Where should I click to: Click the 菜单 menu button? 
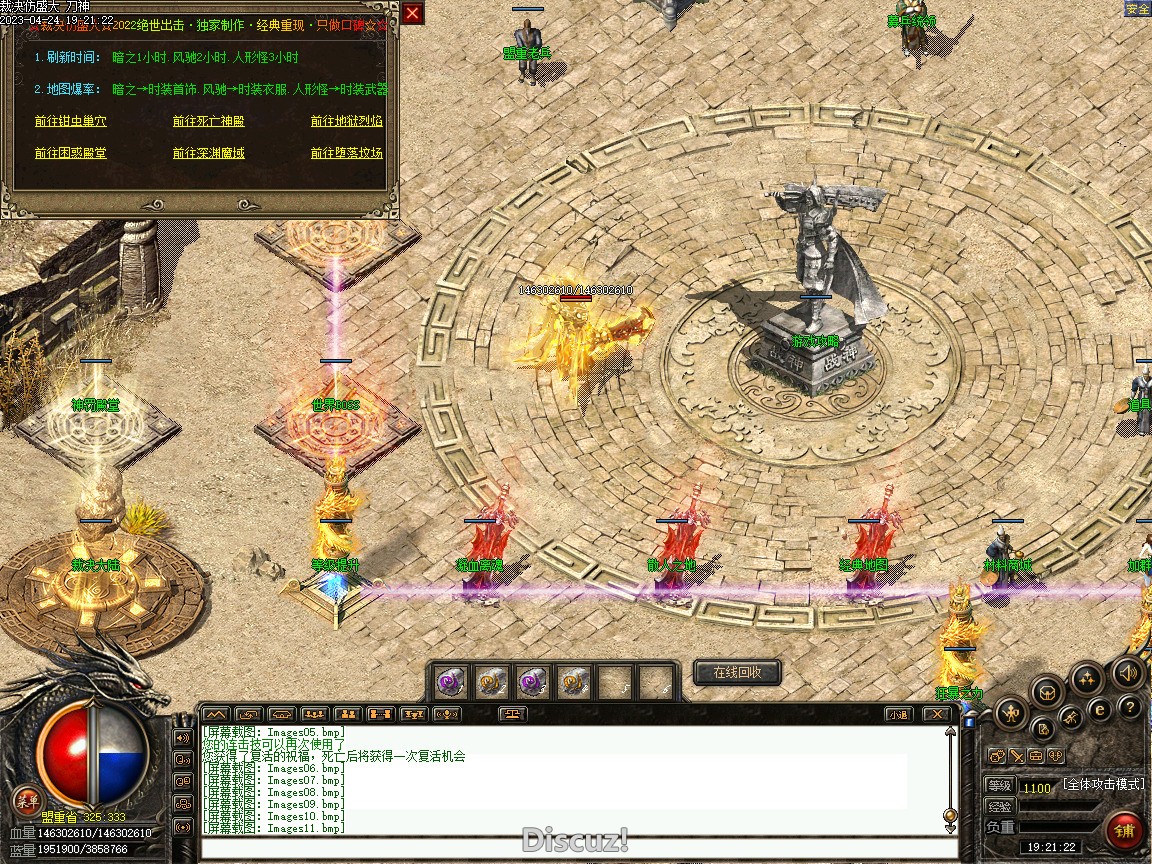pos(26,800)
